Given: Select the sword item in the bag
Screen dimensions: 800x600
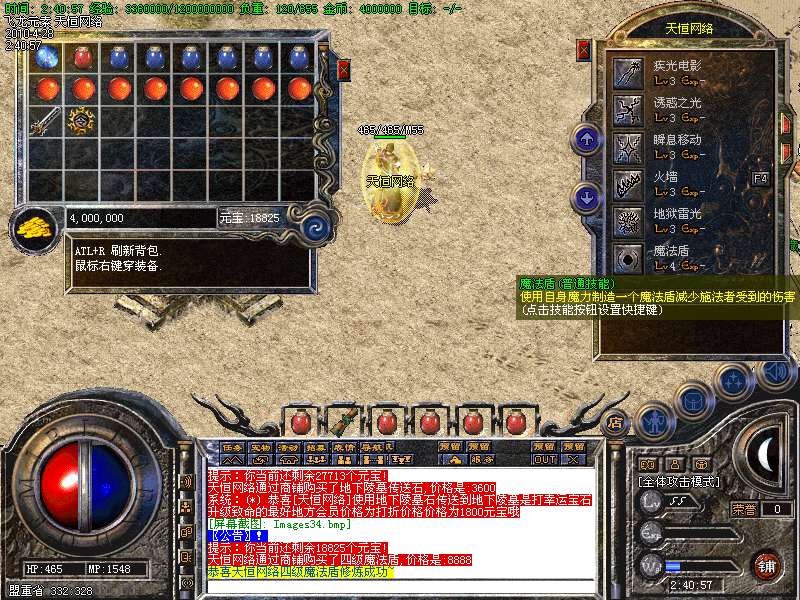Looking at the screenshot, I should point(44,121).
